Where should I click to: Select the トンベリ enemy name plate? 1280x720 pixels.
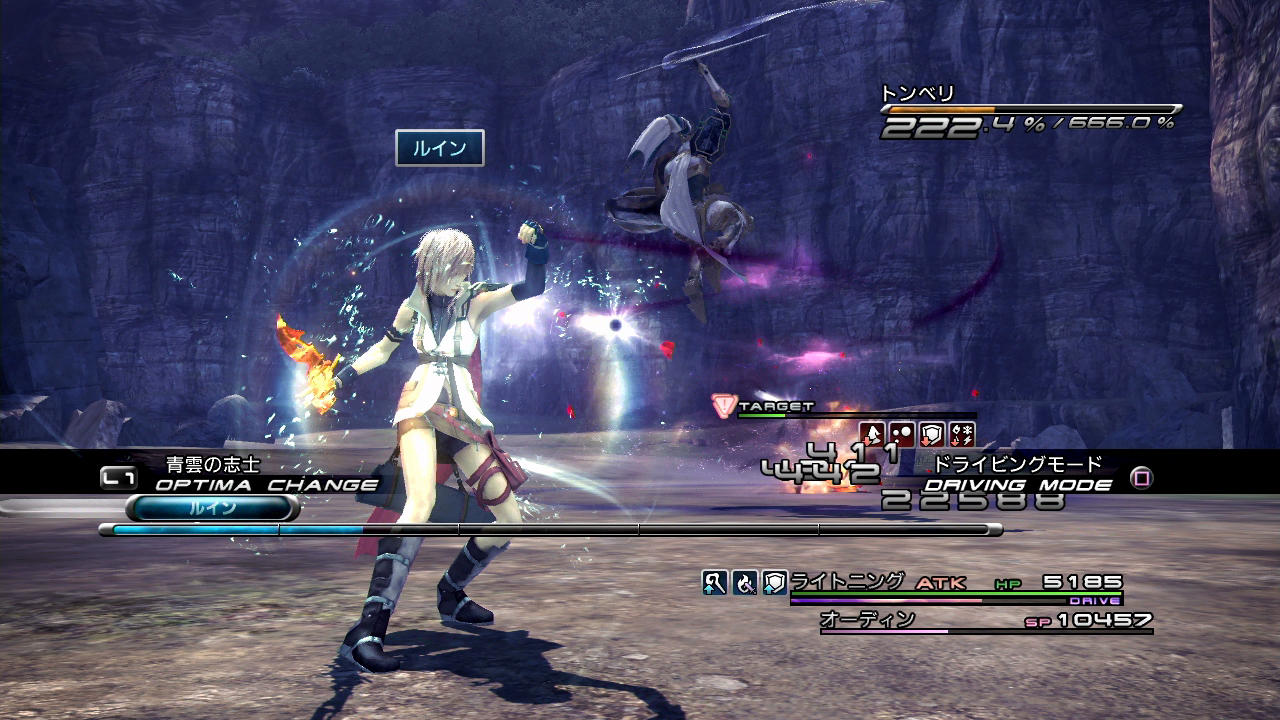pos(918,94)
